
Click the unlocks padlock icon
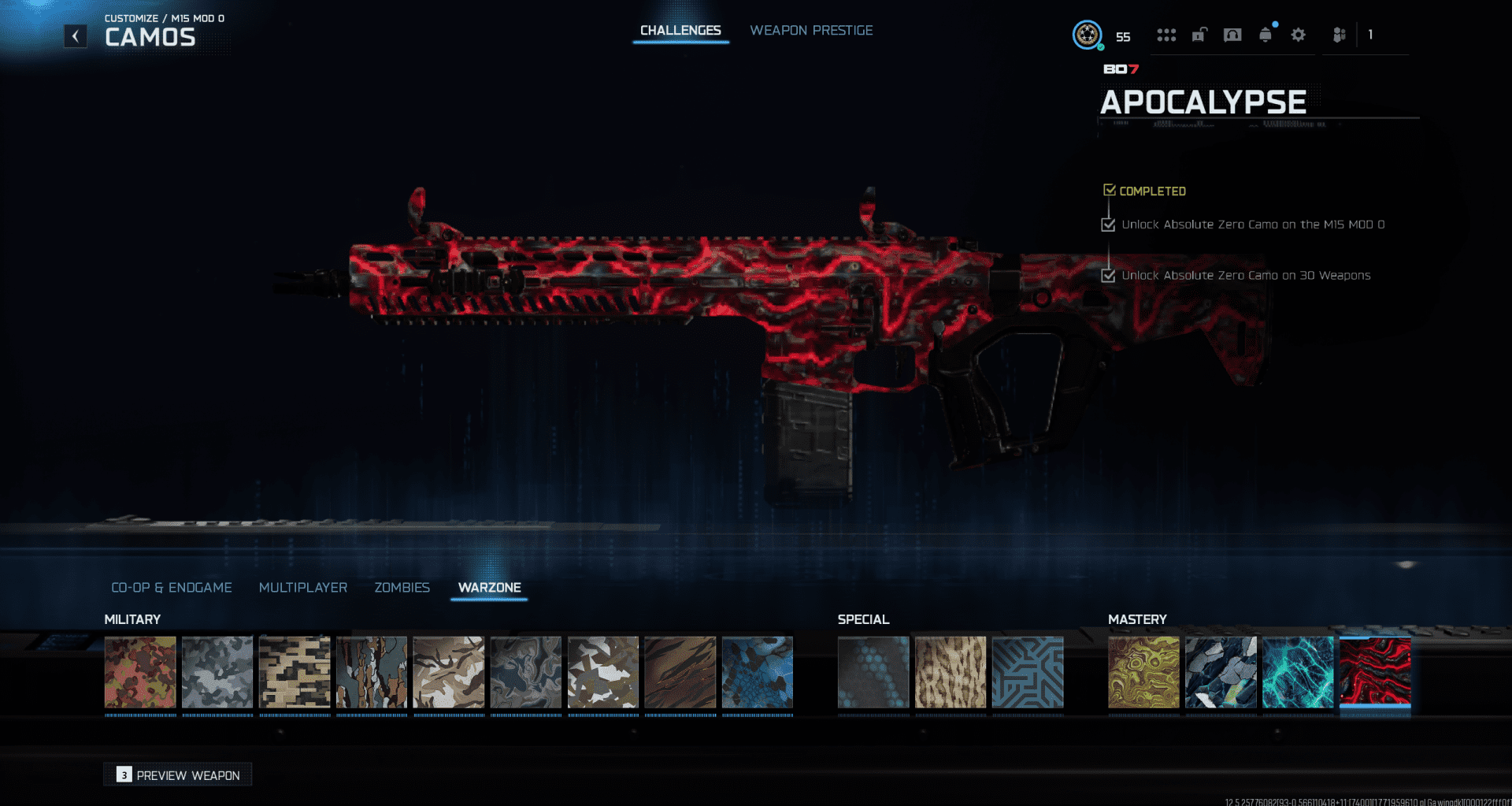tap(1199, 35)
